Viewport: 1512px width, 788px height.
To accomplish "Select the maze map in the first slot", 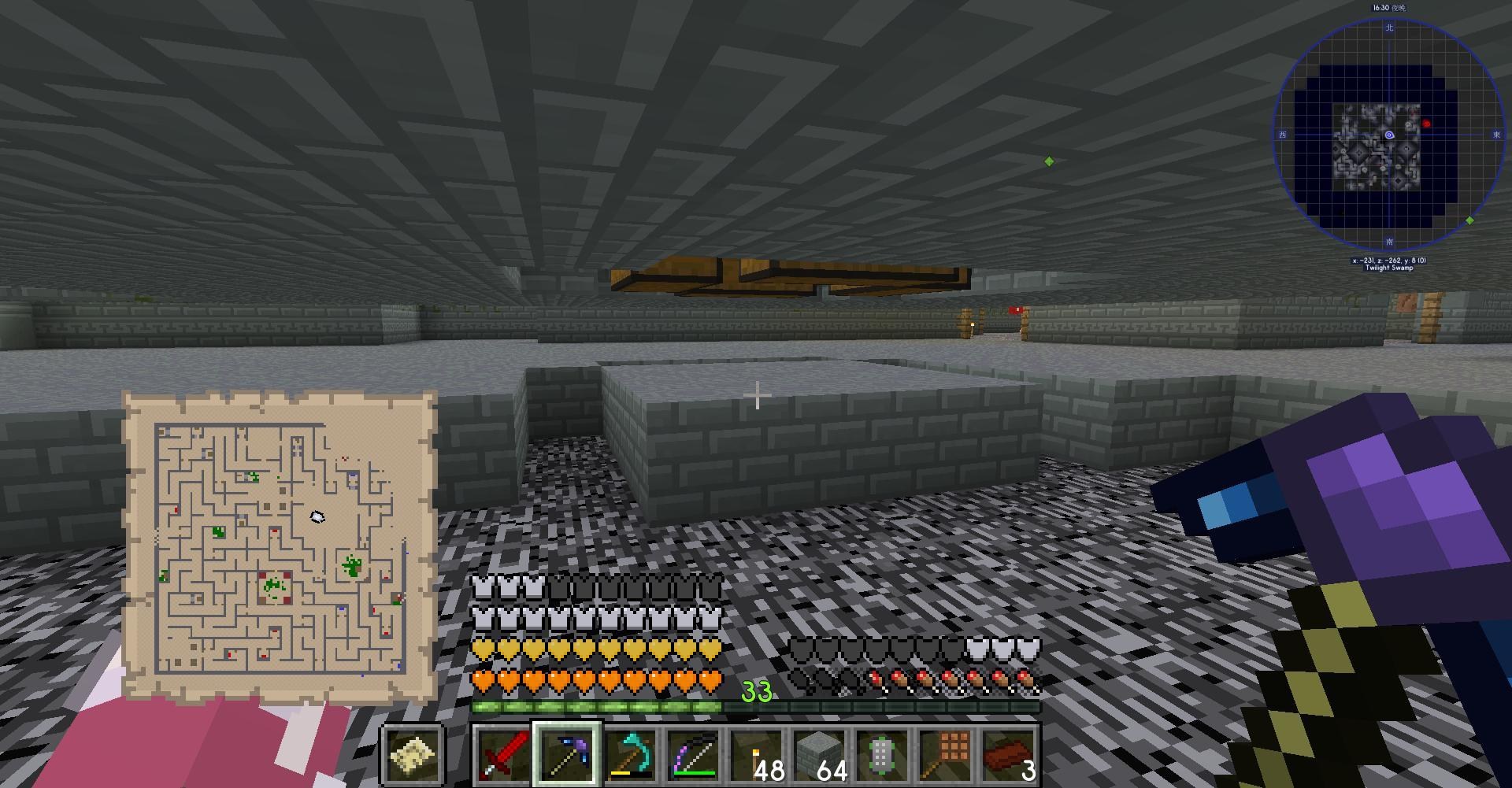I will [x=411, y=756].
